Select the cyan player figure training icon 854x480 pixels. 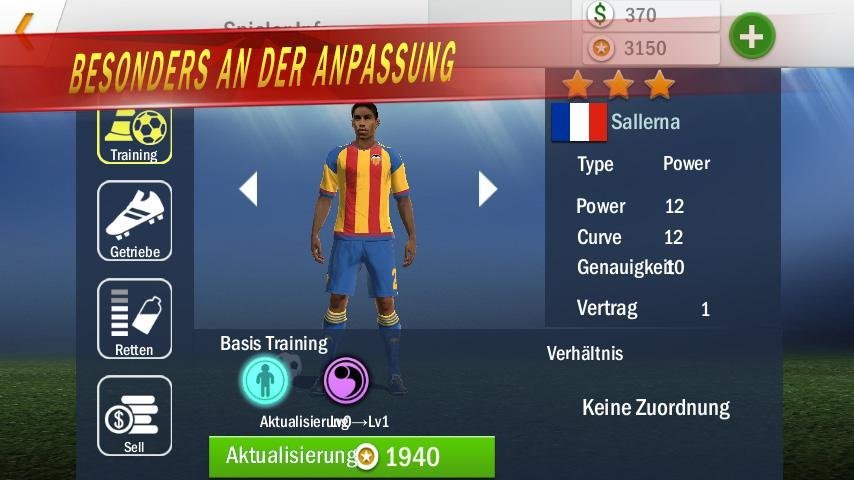pyautogui.click(x=265, y=380)
